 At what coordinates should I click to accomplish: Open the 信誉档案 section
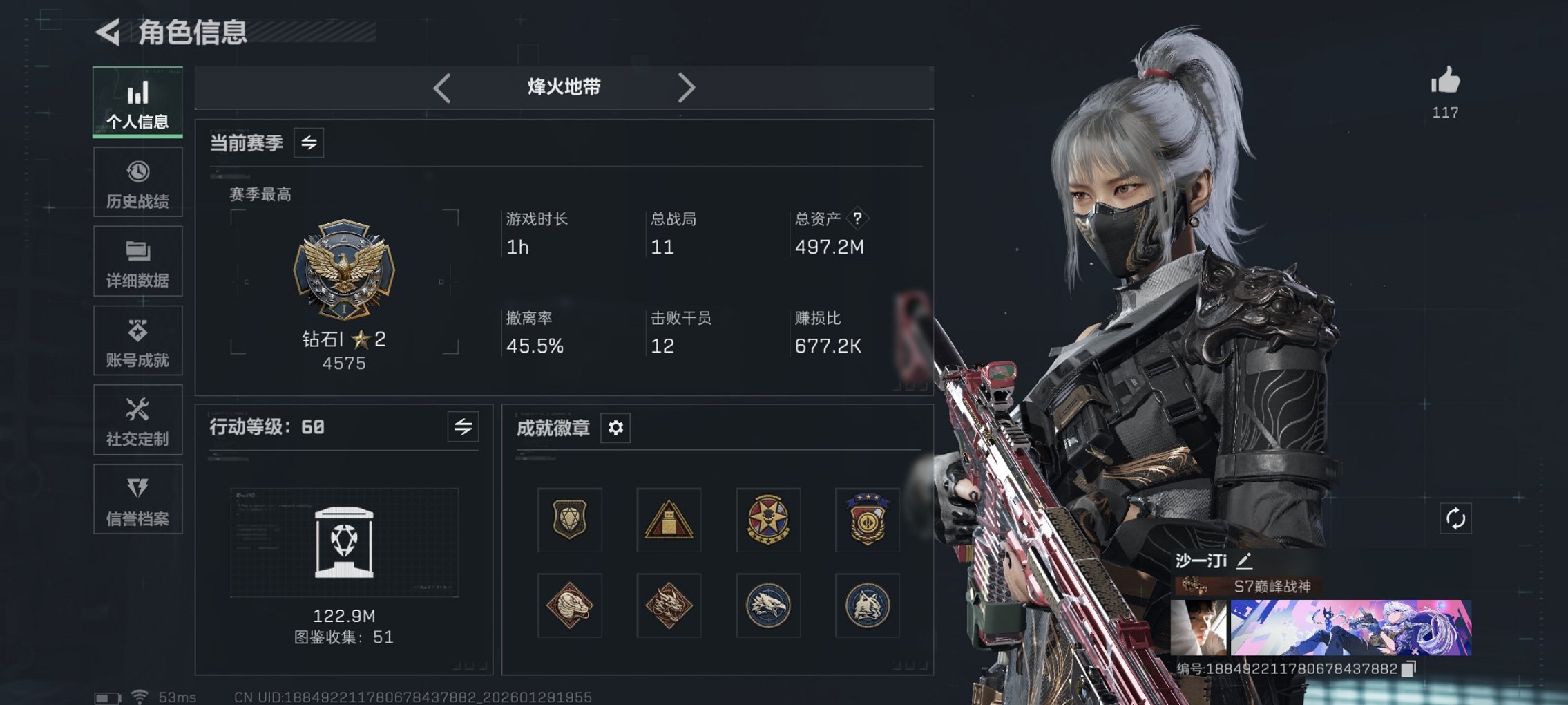(137, 499)
